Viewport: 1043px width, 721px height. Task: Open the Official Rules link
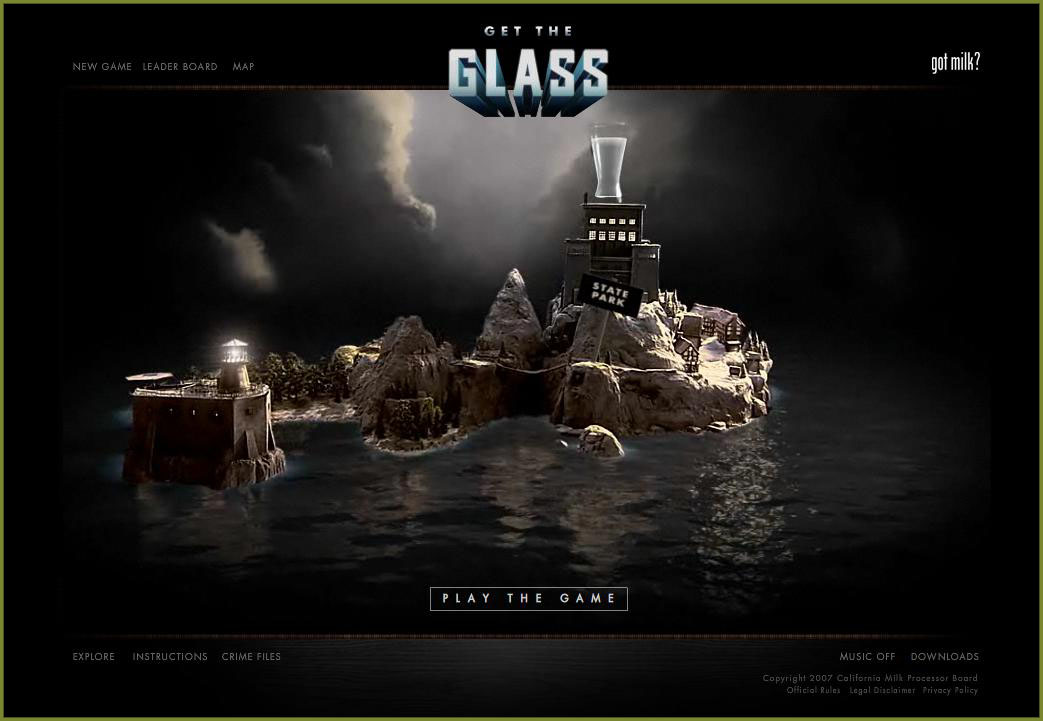point(813,691)
